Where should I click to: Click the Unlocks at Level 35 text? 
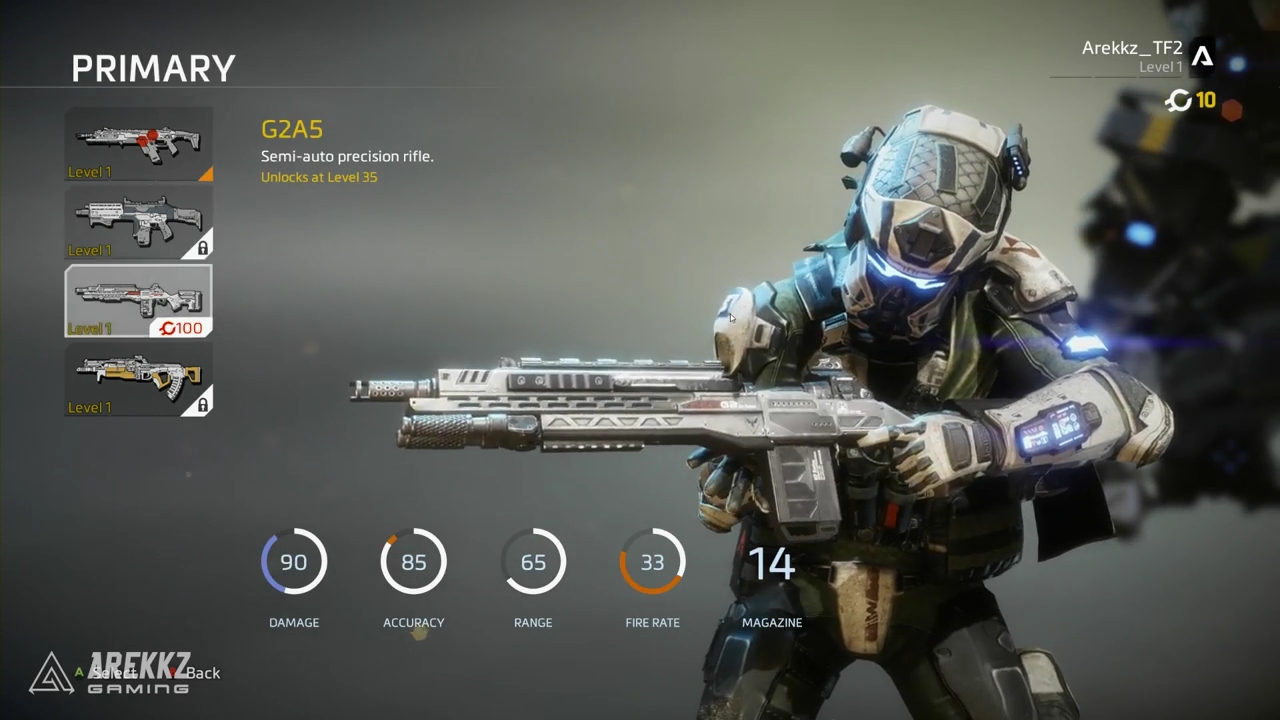click(319, 177)
